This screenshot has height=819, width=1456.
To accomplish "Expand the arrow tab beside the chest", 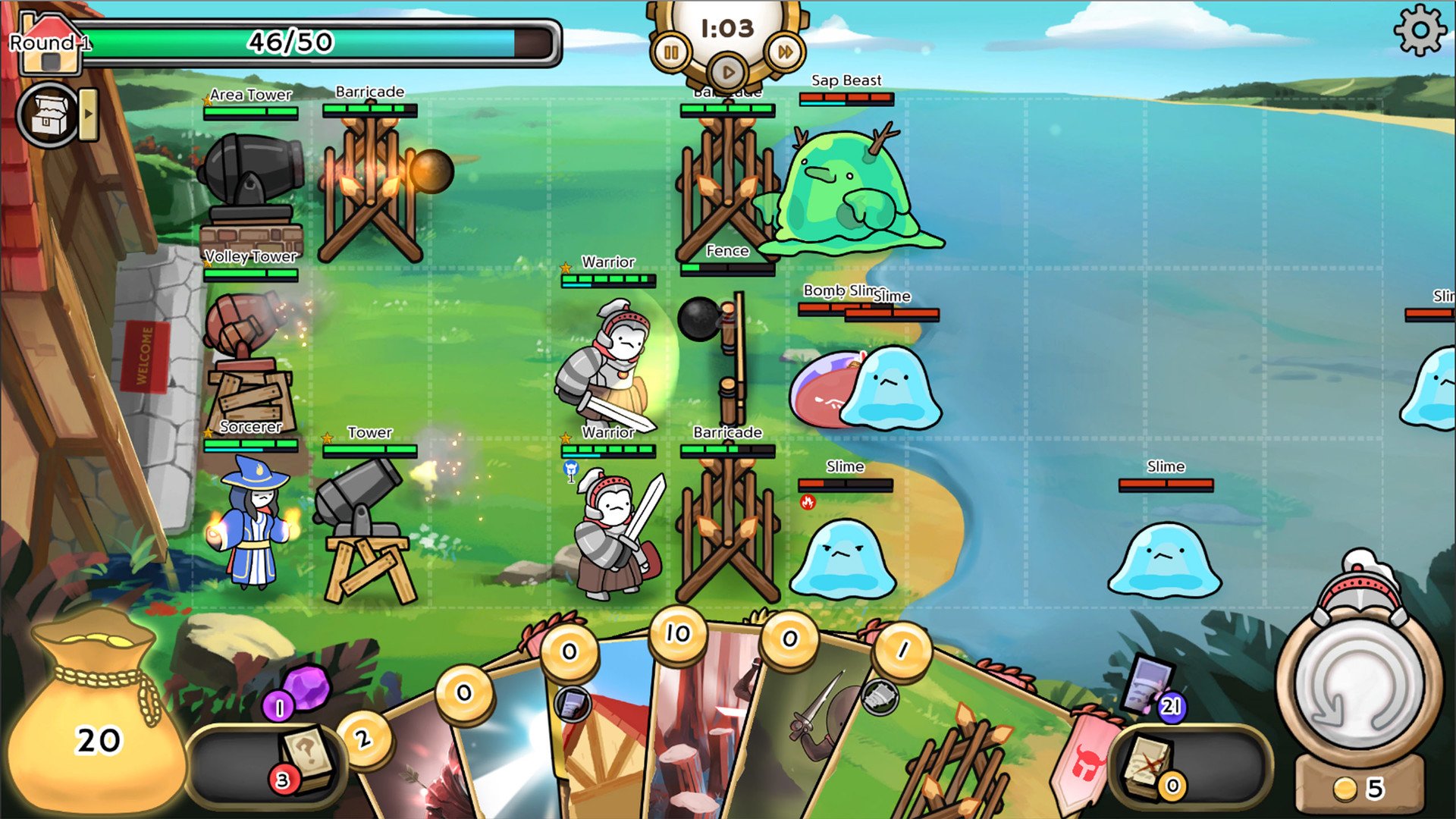I will tap(89, 115).
